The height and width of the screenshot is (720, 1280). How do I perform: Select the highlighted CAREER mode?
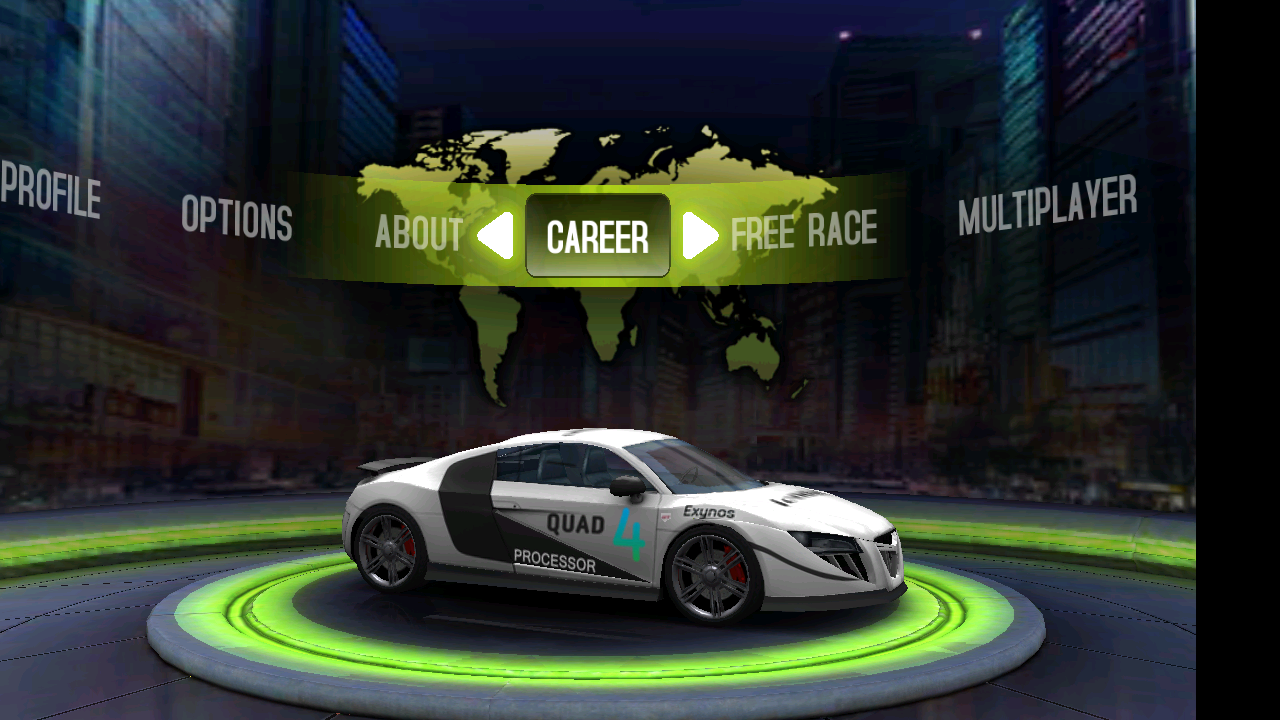tap(597, 235)
